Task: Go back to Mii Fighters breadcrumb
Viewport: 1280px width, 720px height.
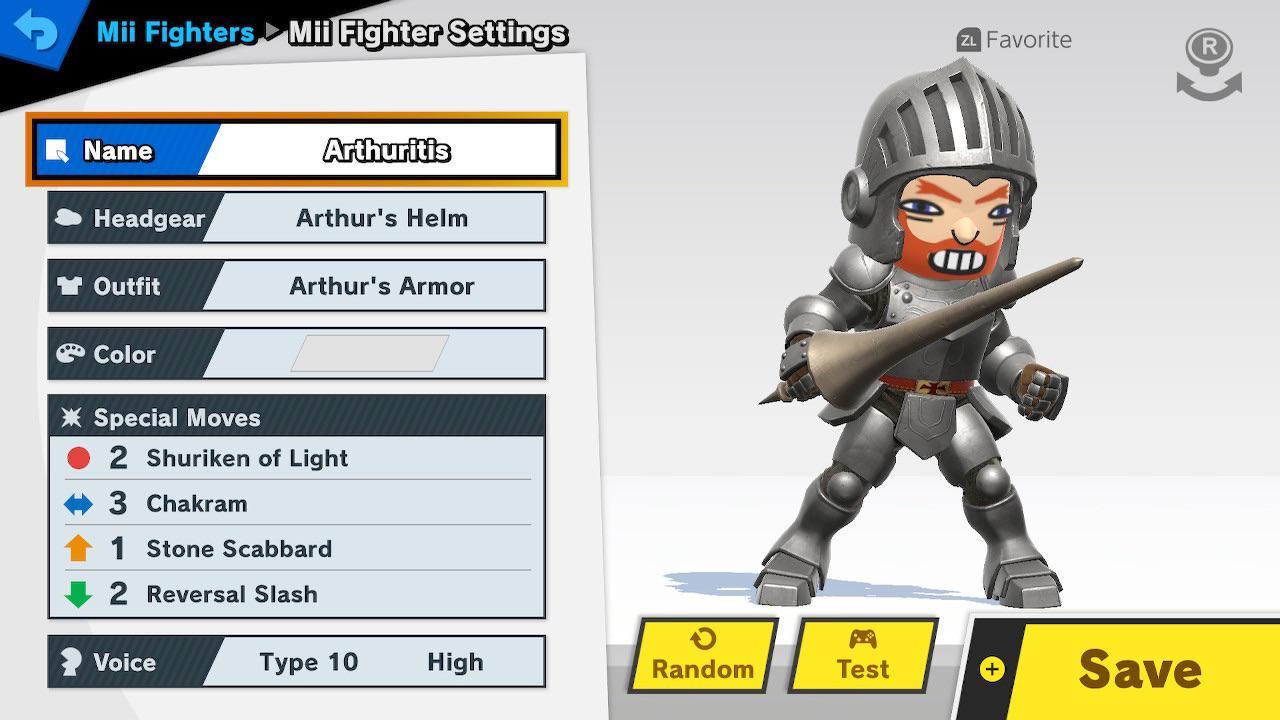Action: pyautogui.click(x=174, y=31)
